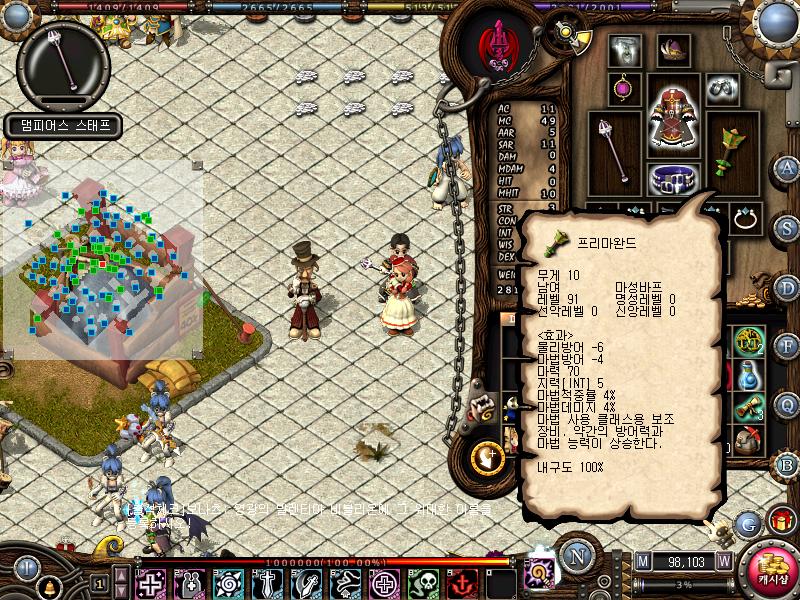Open the red gift box icon
This screenshot has height=600, width=800.
pyautogui.click(x=780, y=519)
